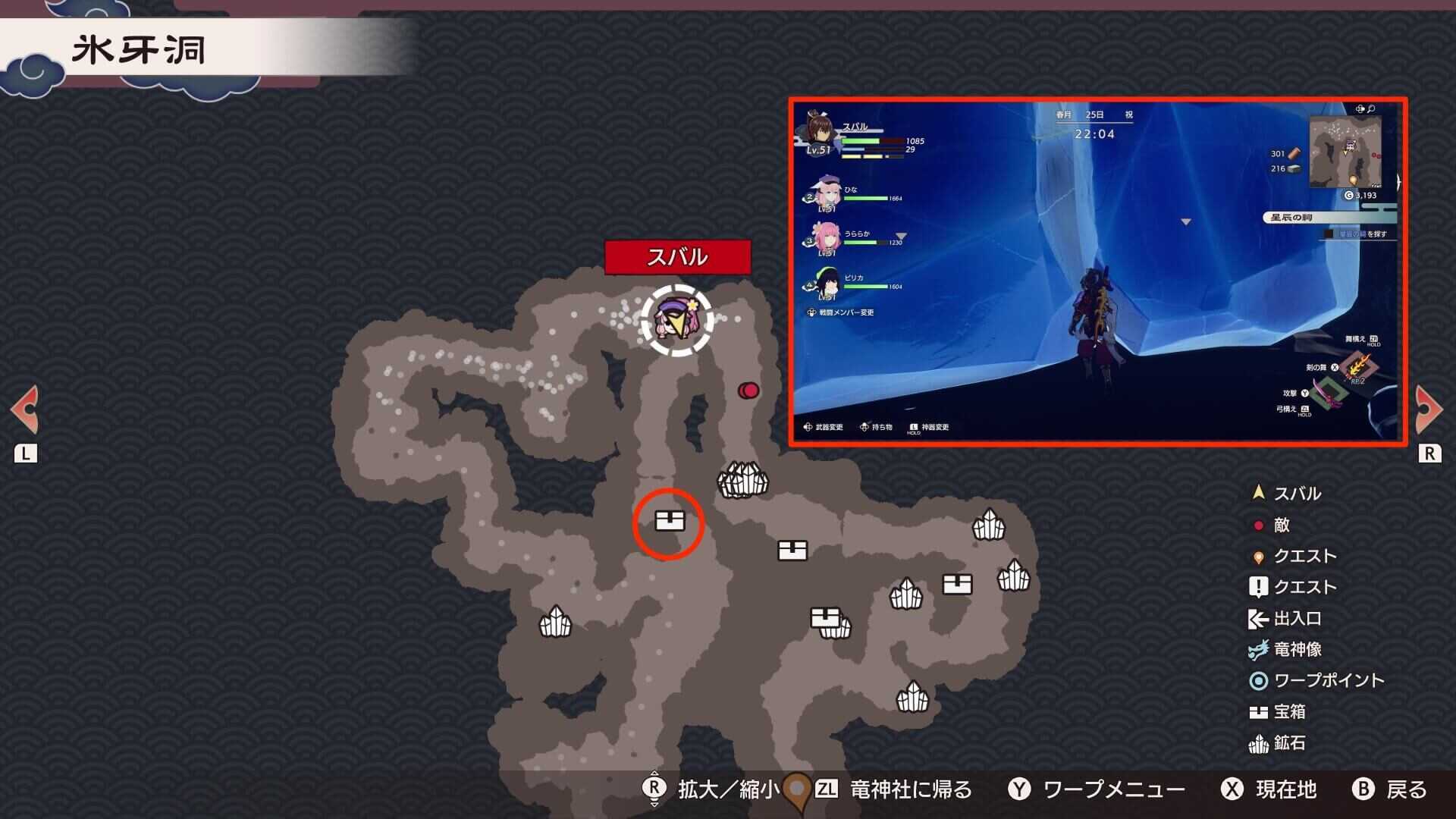Select the treasure chest icon near map center

pyautogui.click(x=793, y=548)
